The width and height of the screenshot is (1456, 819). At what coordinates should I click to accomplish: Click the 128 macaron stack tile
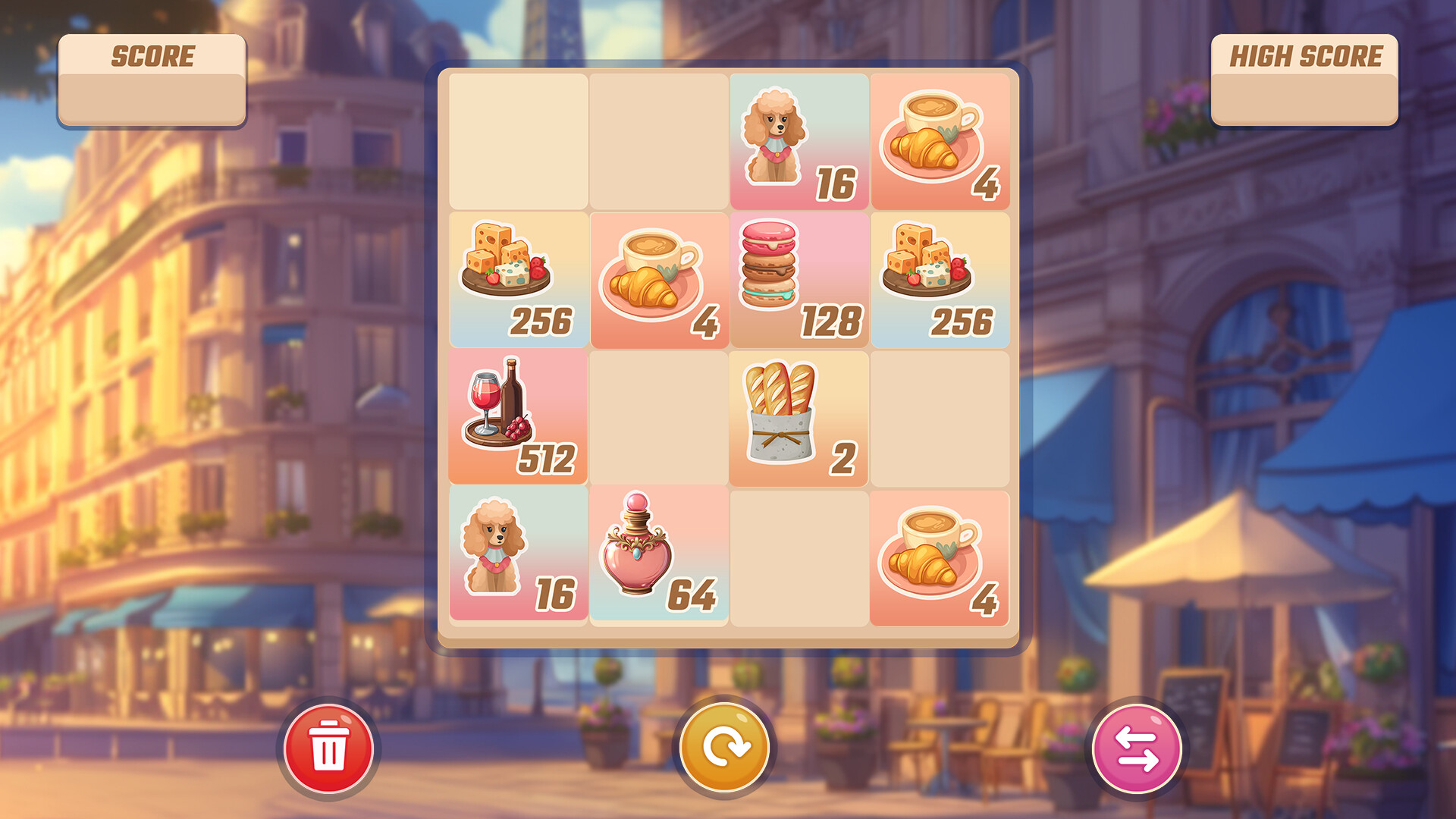(x=799, y=279)
